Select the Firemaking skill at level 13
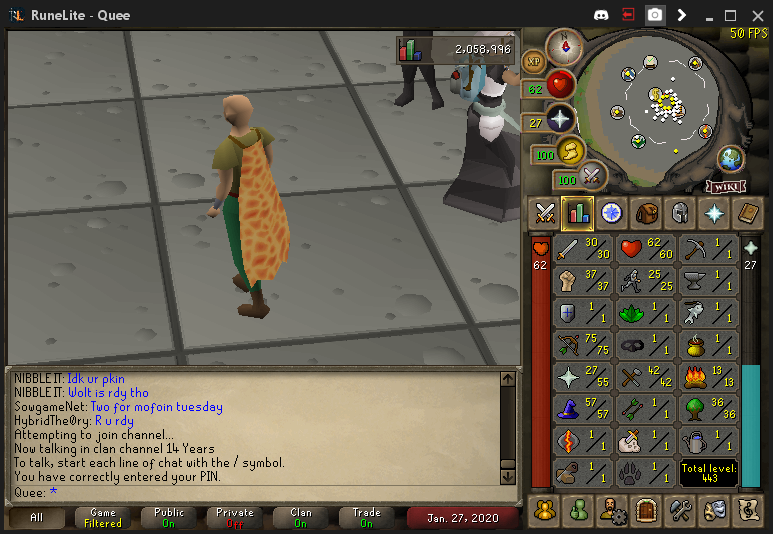The width and height of the screenshot is (773, 534). pyautogui.click(x=708, y=377)
